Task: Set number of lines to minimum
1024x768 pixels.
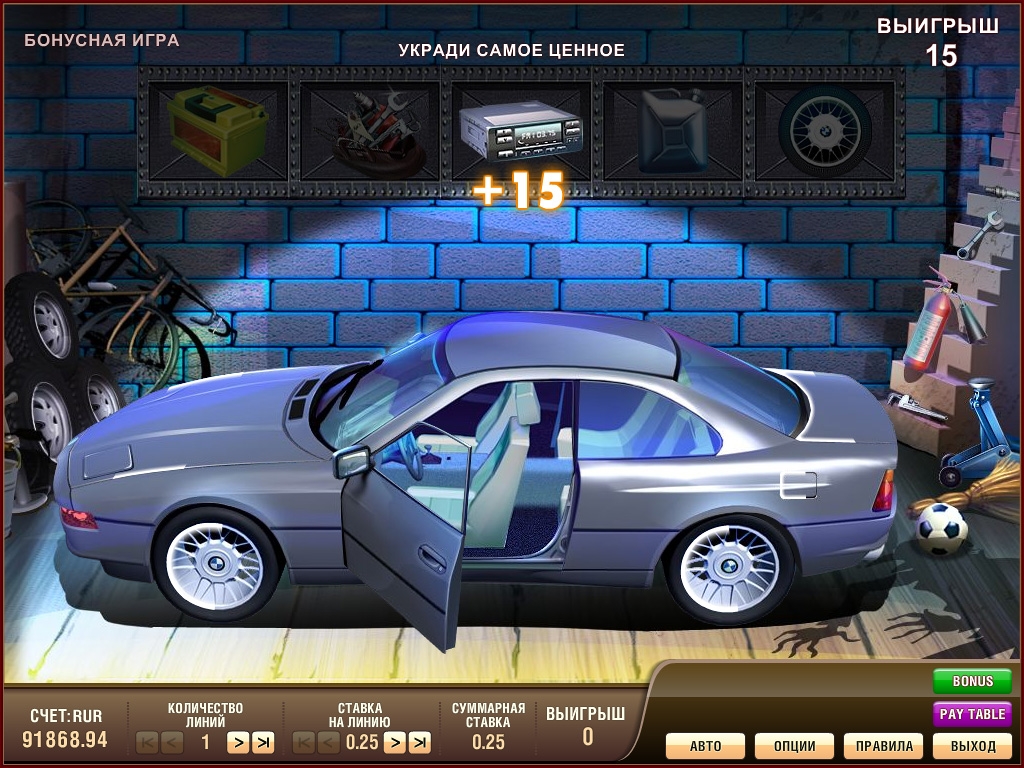Action: (x=146, y=742)
